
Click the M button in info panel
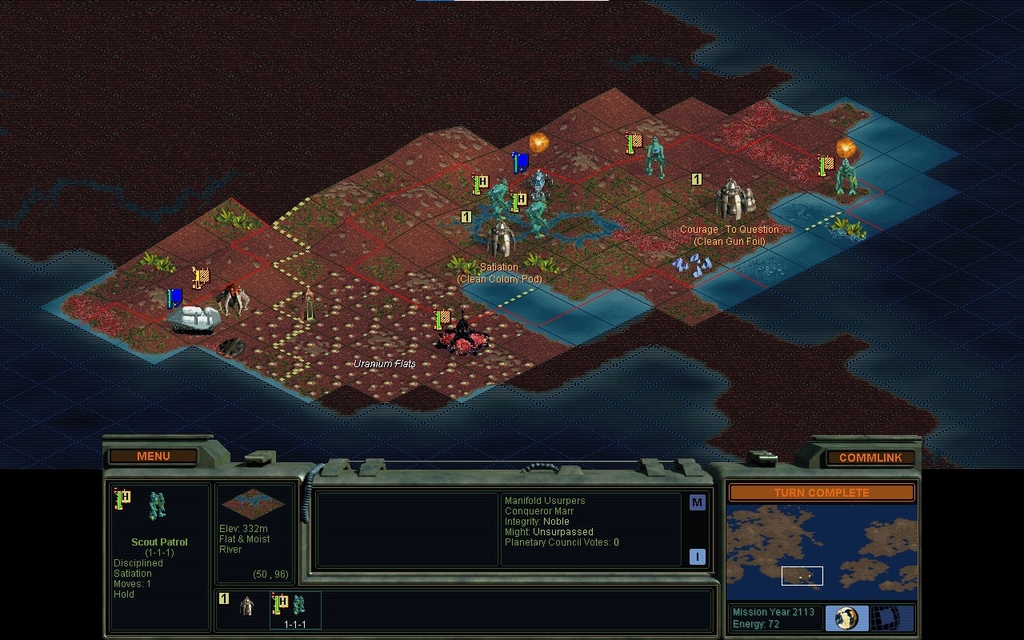click(697, 503)
